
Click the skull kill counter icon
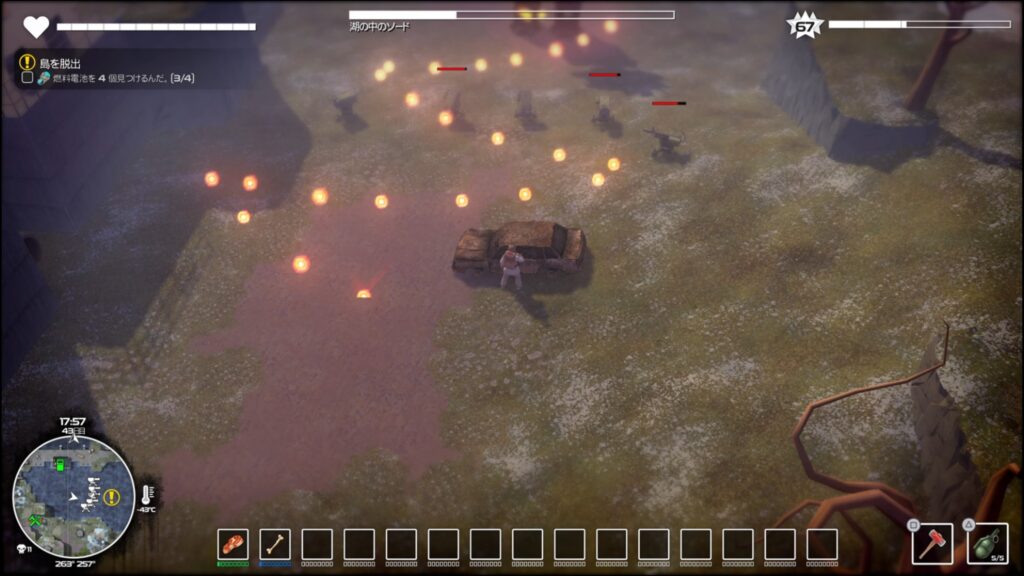pyautogui.click(x=21, y=550)
